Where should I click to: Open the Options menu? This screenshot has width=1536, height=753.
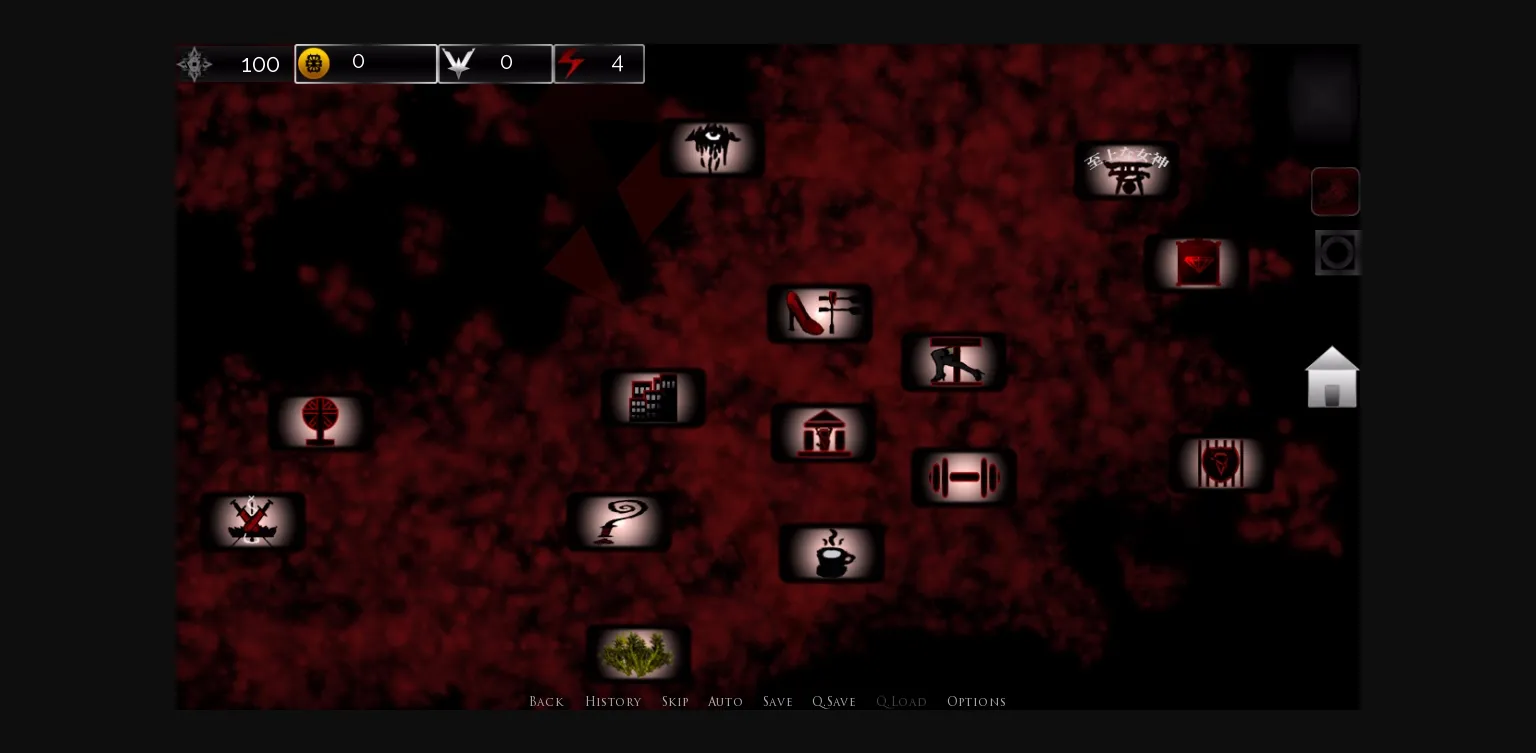976,701
